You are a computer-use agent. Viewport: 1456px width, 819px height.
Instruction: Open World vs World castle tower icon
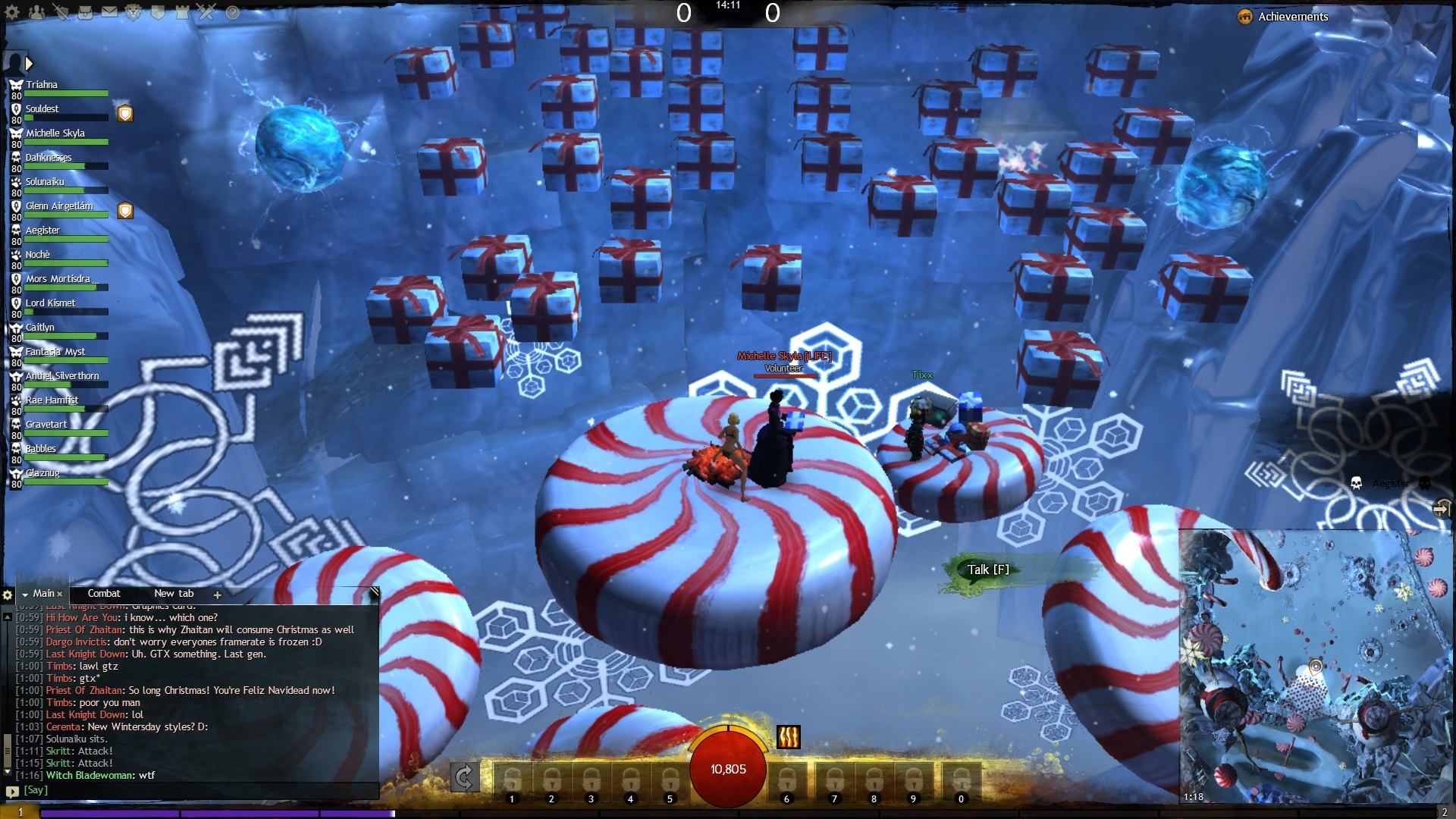182,12
